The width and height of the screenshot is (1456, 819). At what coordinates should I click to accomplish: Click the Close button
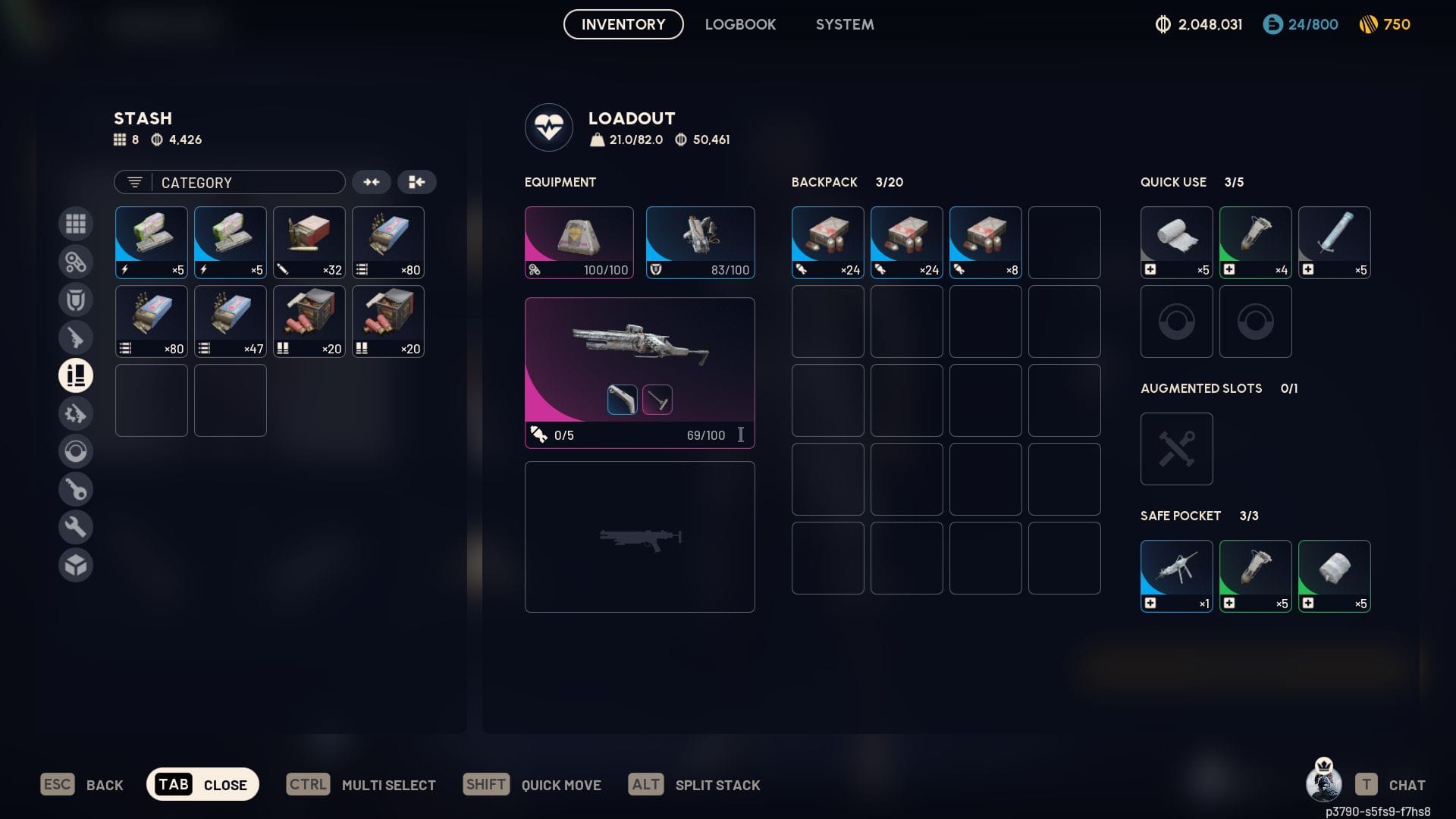pyautogui.click(x=202, y=784)
